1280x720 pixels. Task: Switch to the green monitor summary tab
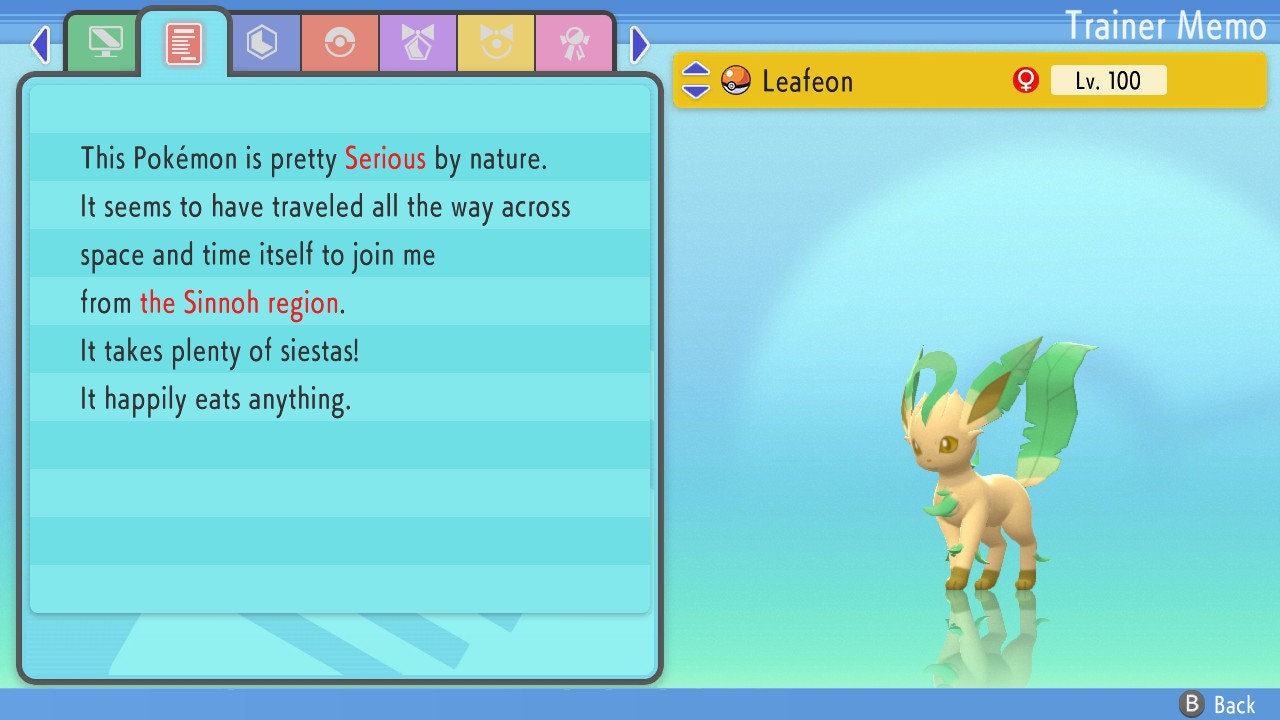click(105, 43)
